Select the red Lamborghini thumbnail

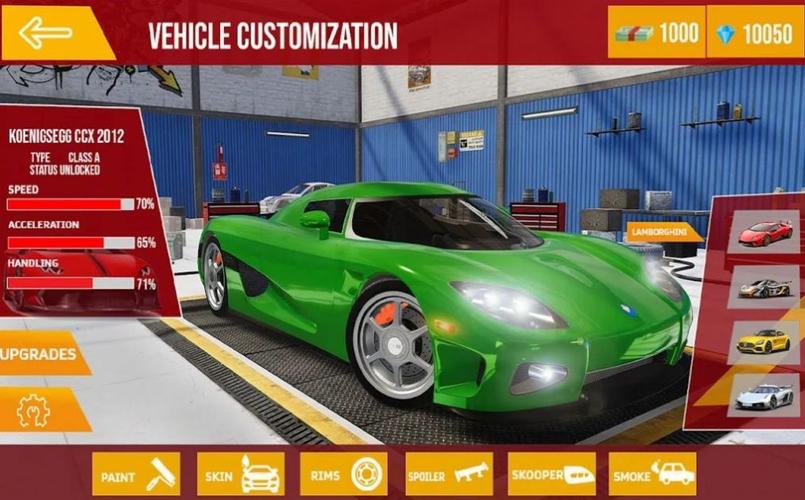coord(765,232)
